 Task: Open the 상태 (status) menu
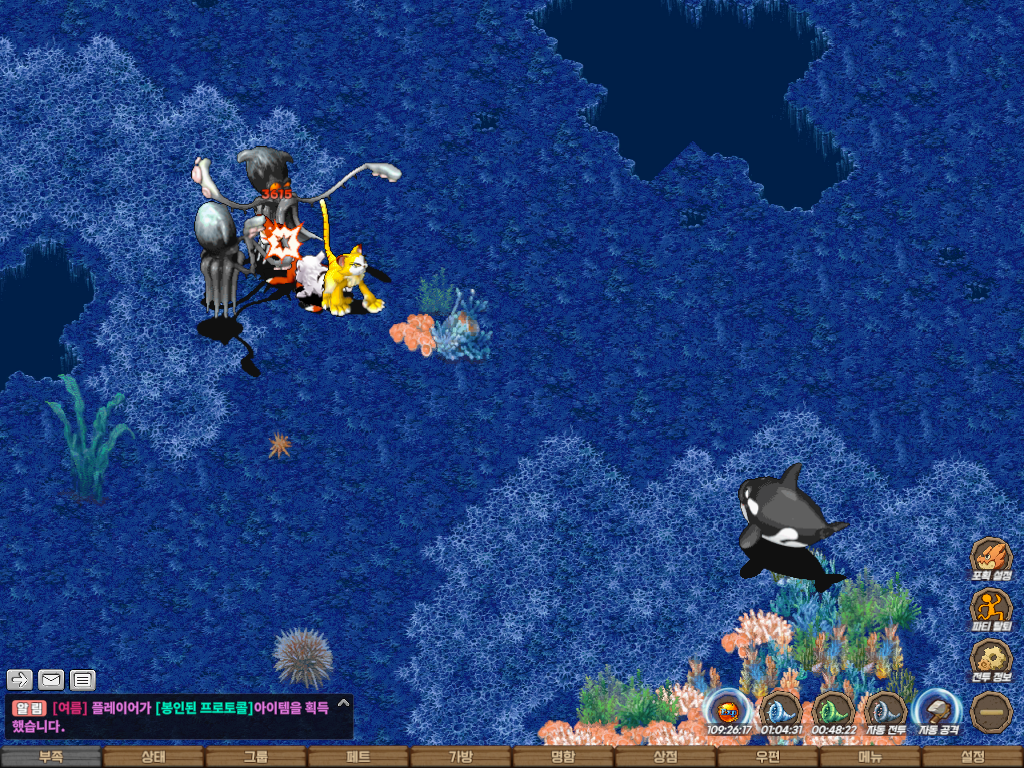point(153,757)
